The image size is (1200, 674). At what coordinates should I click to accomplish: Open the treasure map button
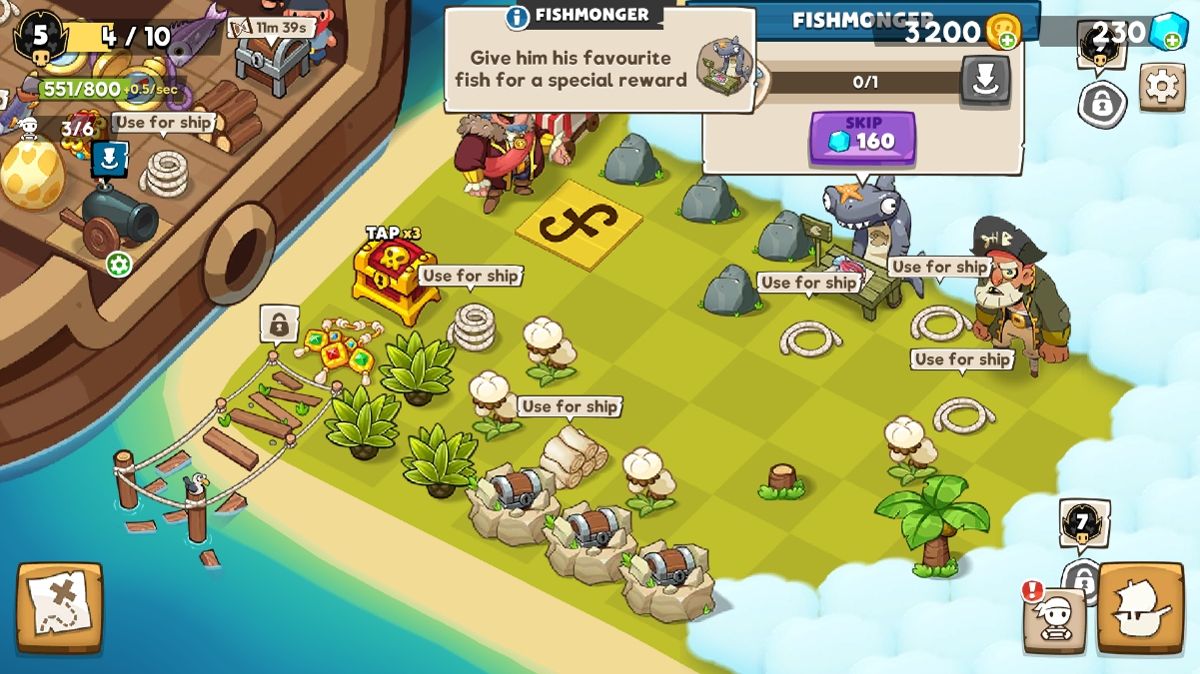point(59,608)
